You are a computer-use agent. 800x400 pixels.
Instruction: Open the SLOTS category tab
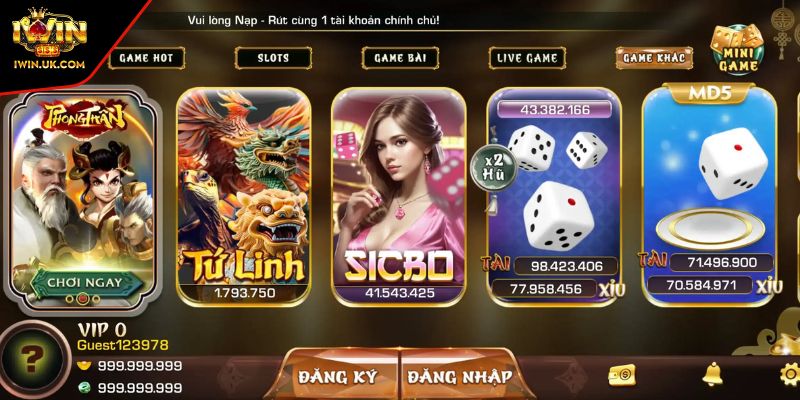click(273, 58)
